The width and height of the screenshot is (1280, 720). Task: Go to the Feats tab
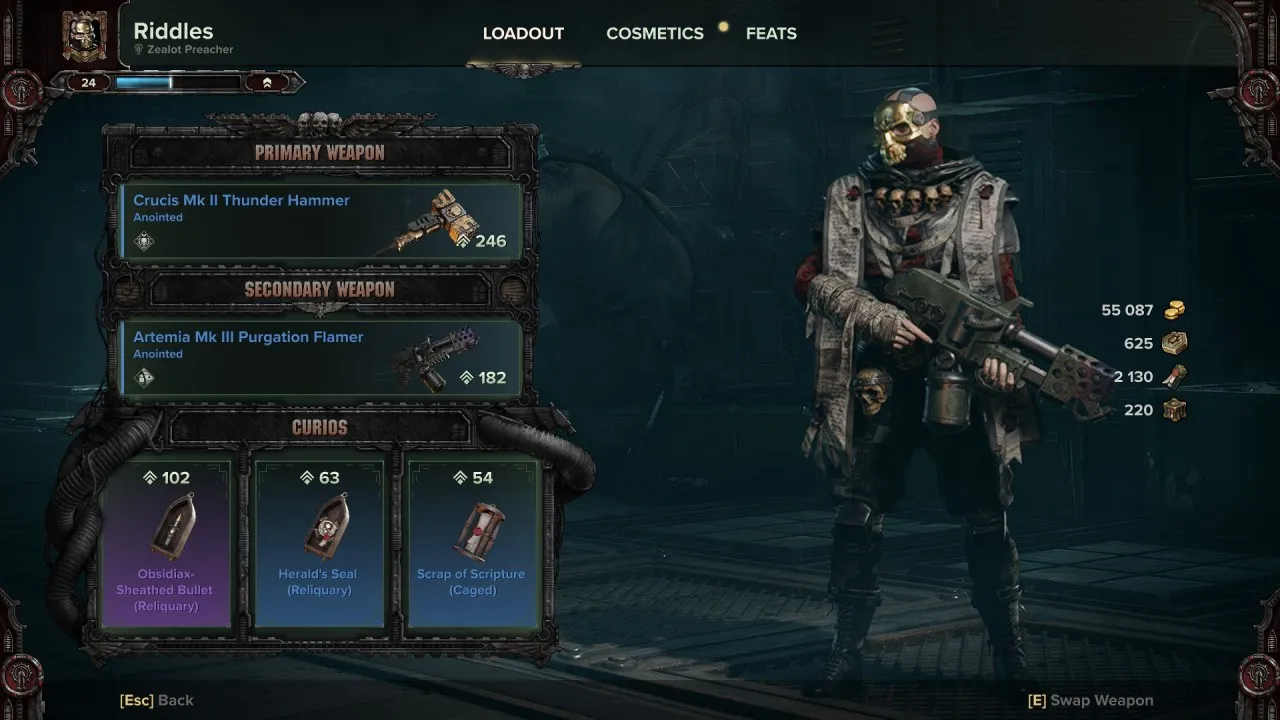(x=771, y=34)
